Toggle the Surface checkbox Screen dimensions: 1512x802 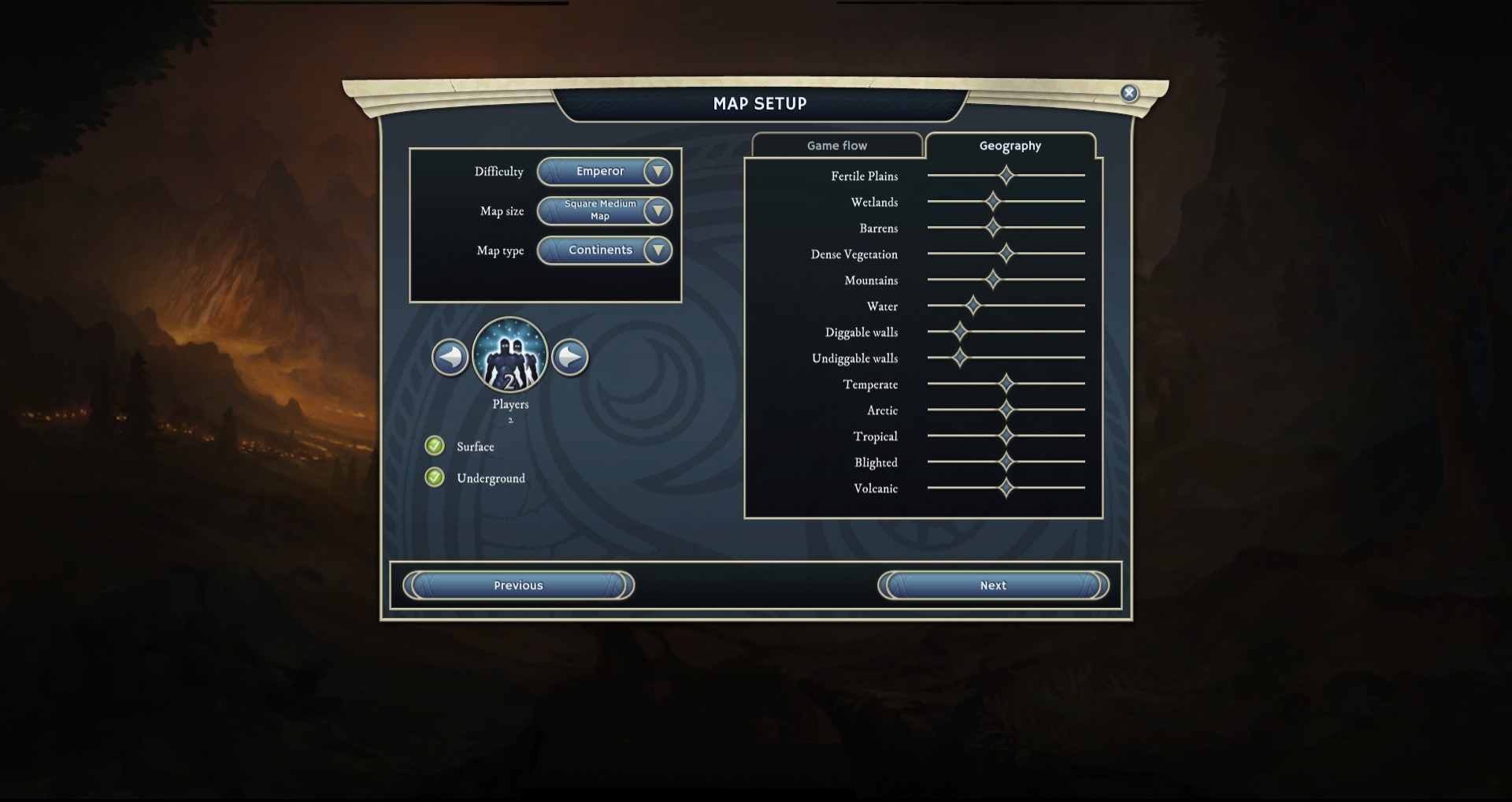point(435,446)
